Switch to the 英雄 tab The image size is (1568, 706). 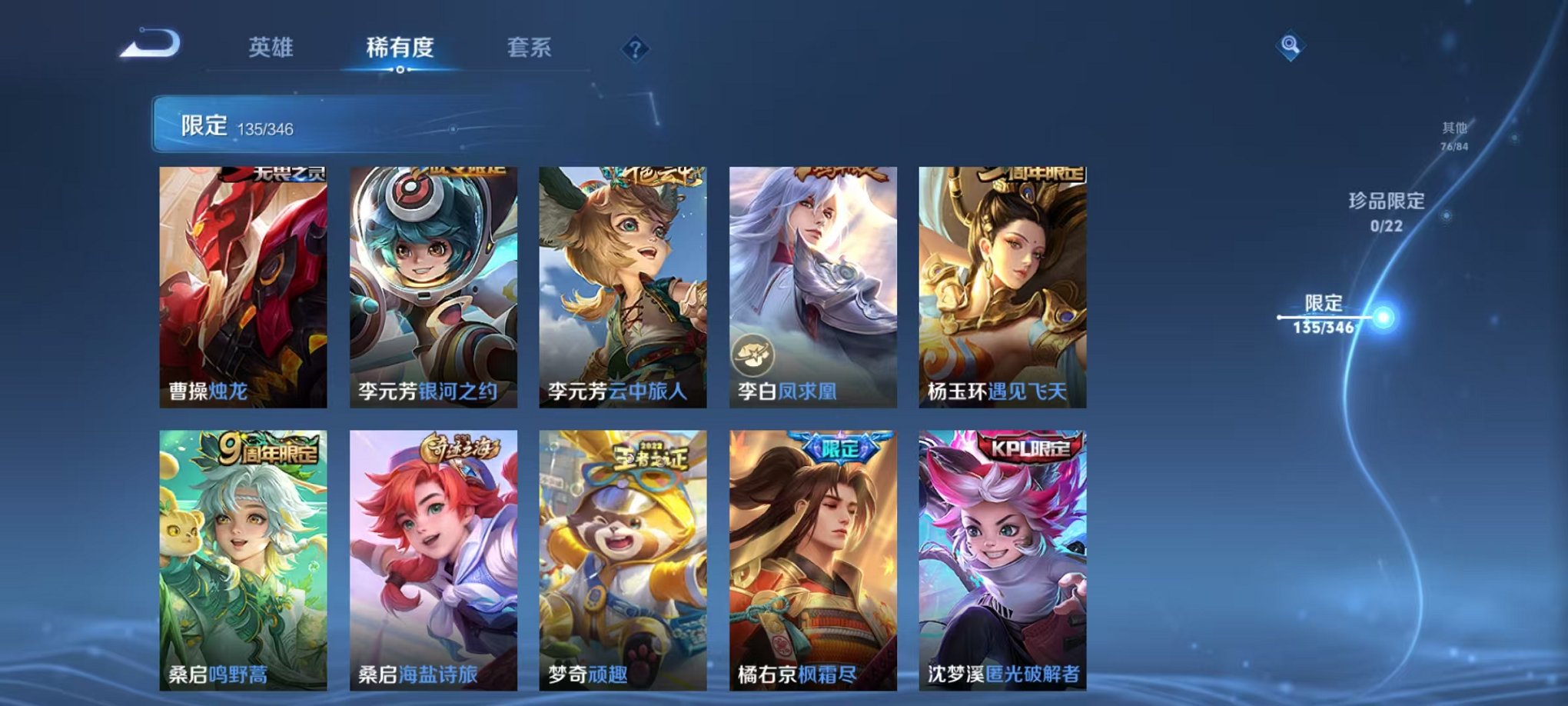click(273, 46)
